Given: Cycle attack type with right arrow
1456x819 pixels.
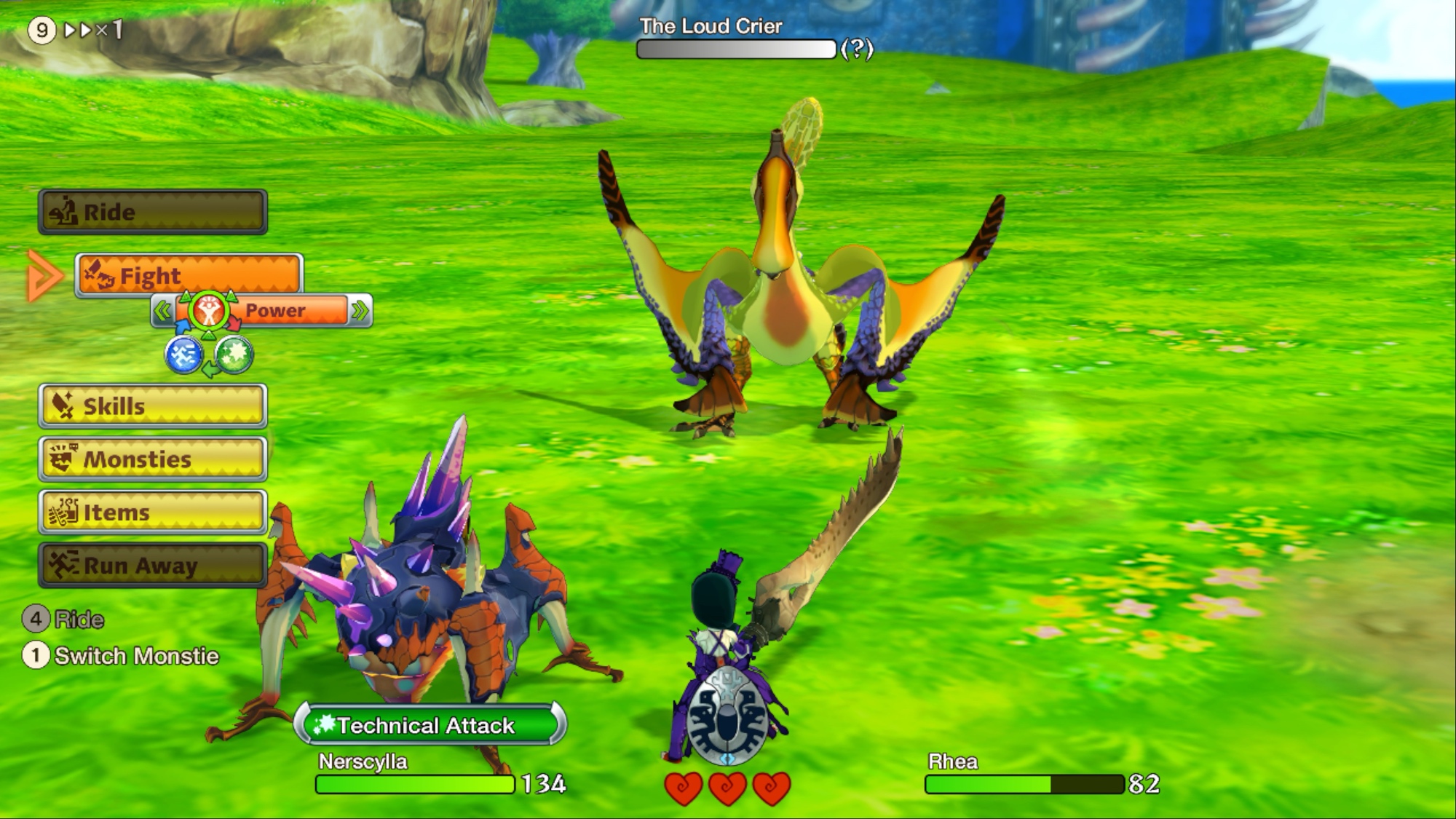Looking at the screenshot, I should pos(360,312).
